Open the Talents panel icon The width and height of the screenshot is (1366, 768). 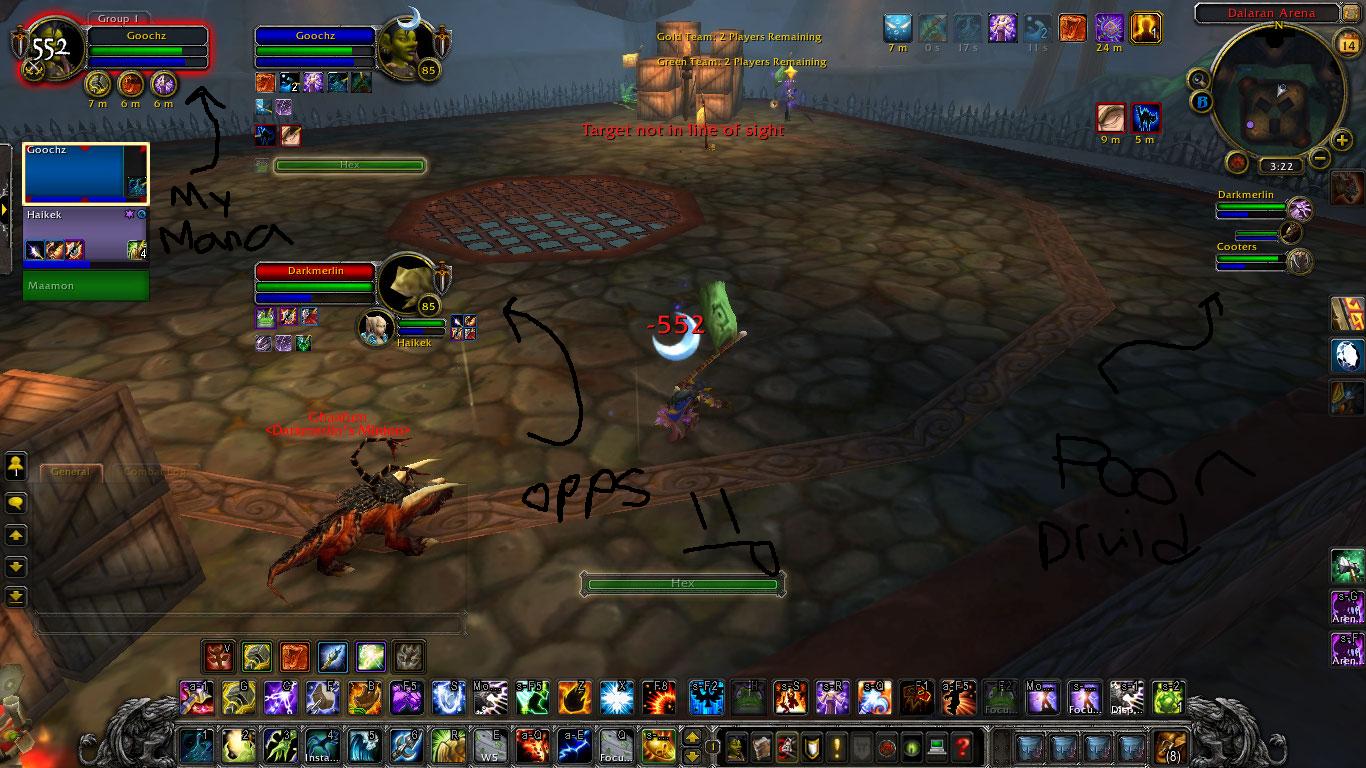[787, 748]
